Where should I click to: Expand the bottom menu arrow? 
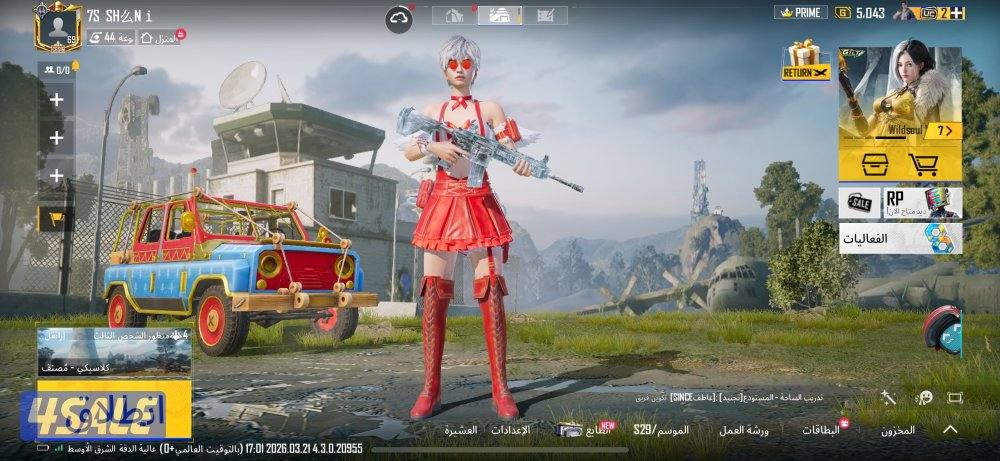pos(950,430)
